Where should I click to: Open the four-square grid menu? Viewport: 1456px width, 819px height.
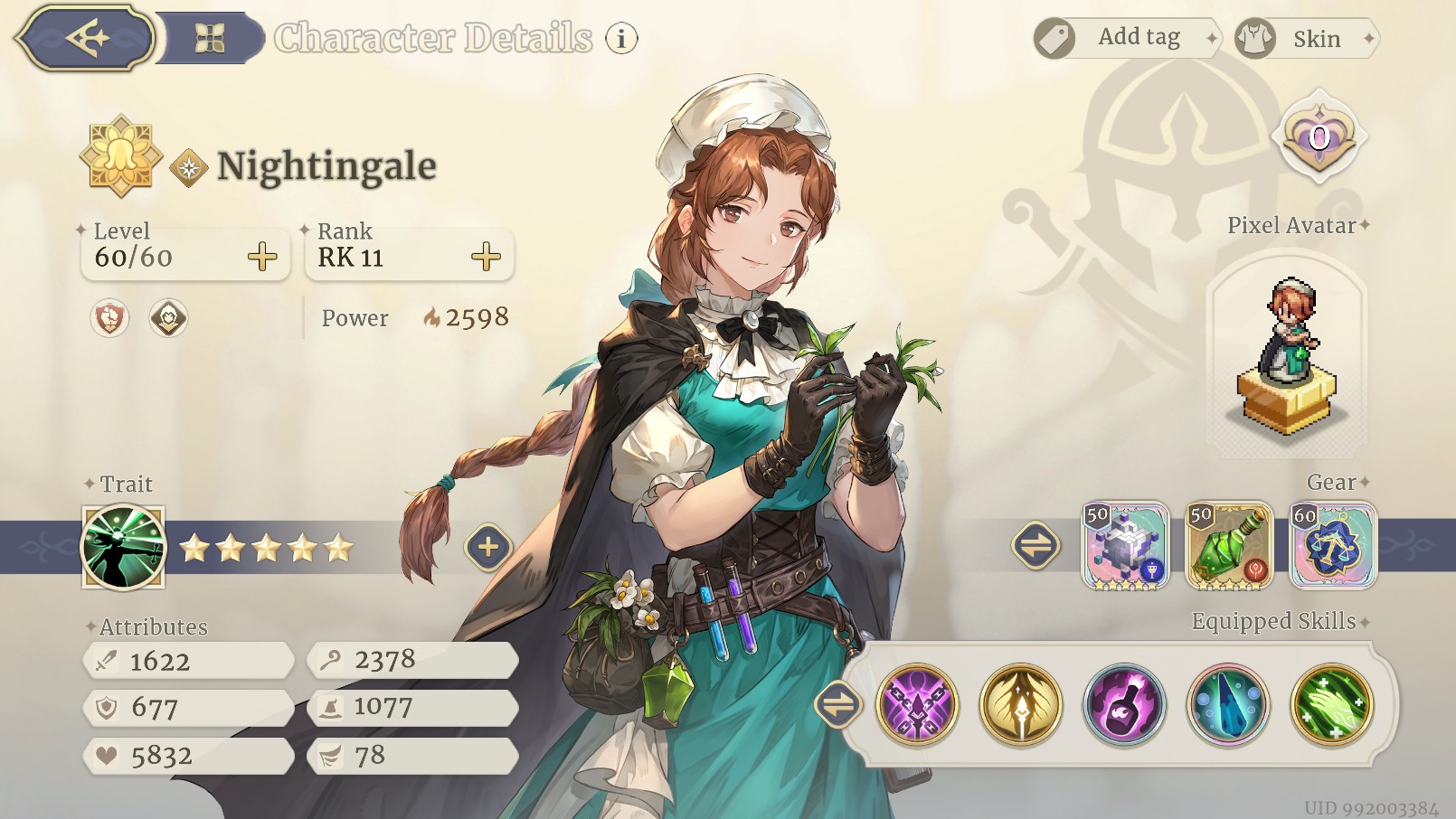tap(210, 38)
